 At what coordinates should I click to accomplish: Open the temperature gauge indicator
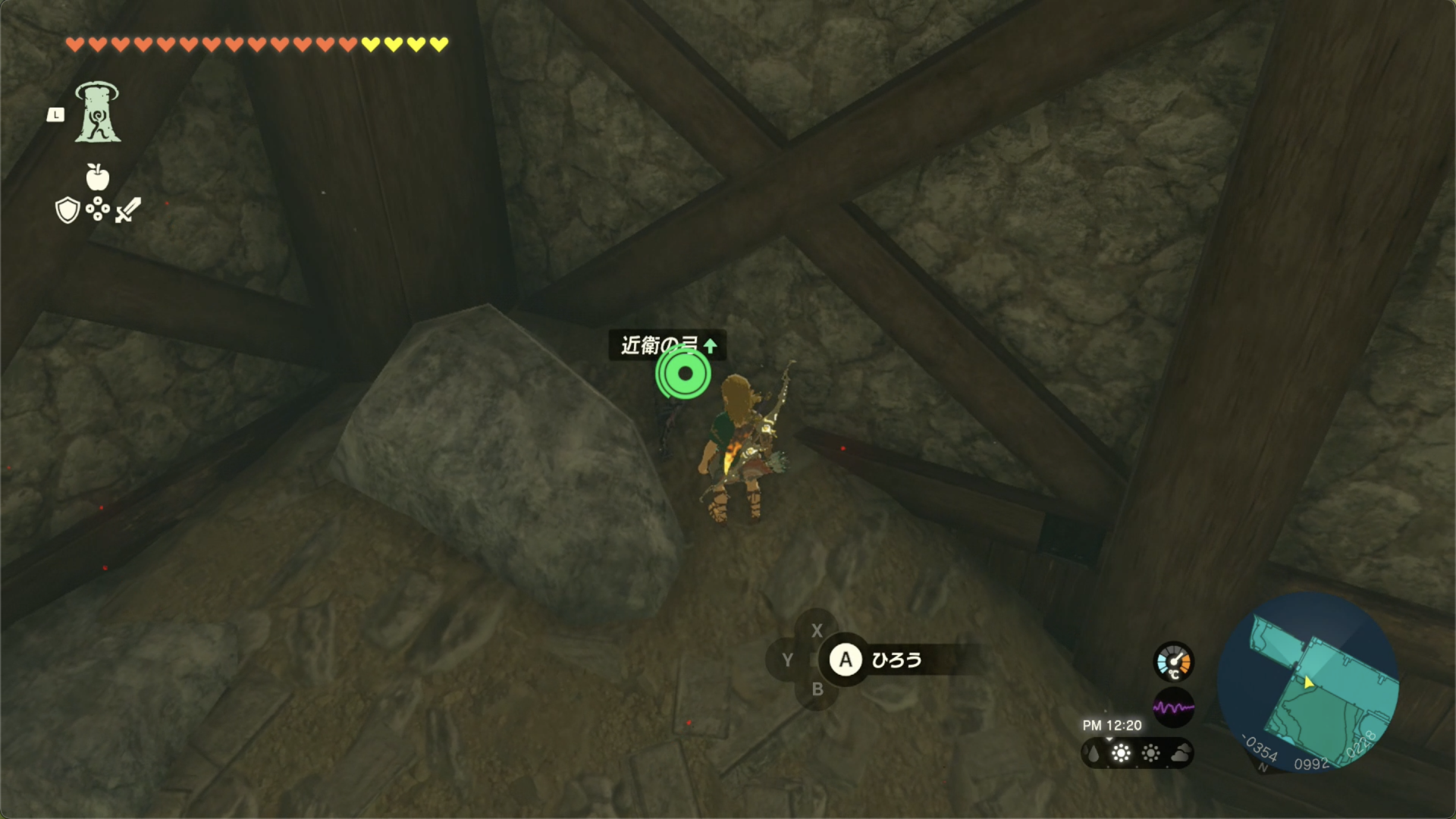[1173, 661]
